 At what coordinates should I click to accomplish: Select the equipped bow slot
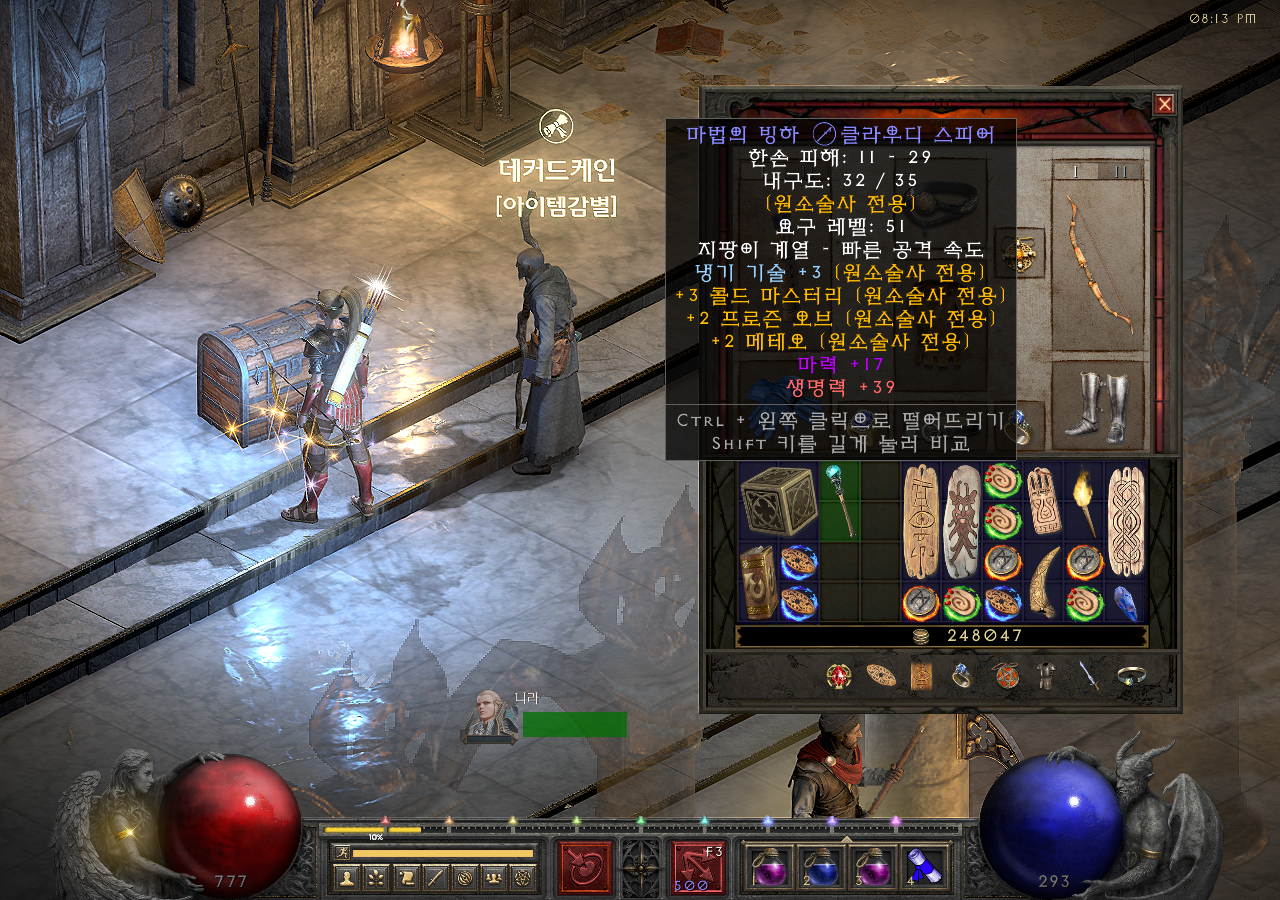(1098, 260)
